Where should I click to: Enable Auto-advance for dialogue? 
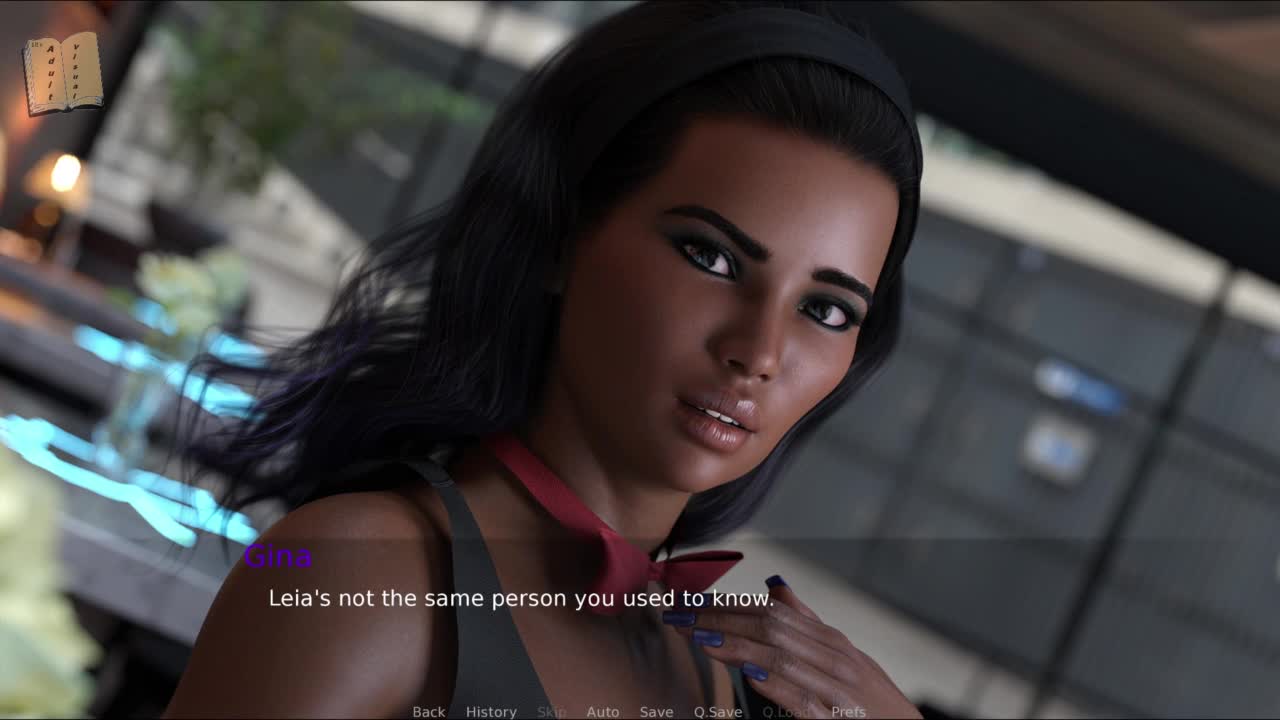pos(602,711)
